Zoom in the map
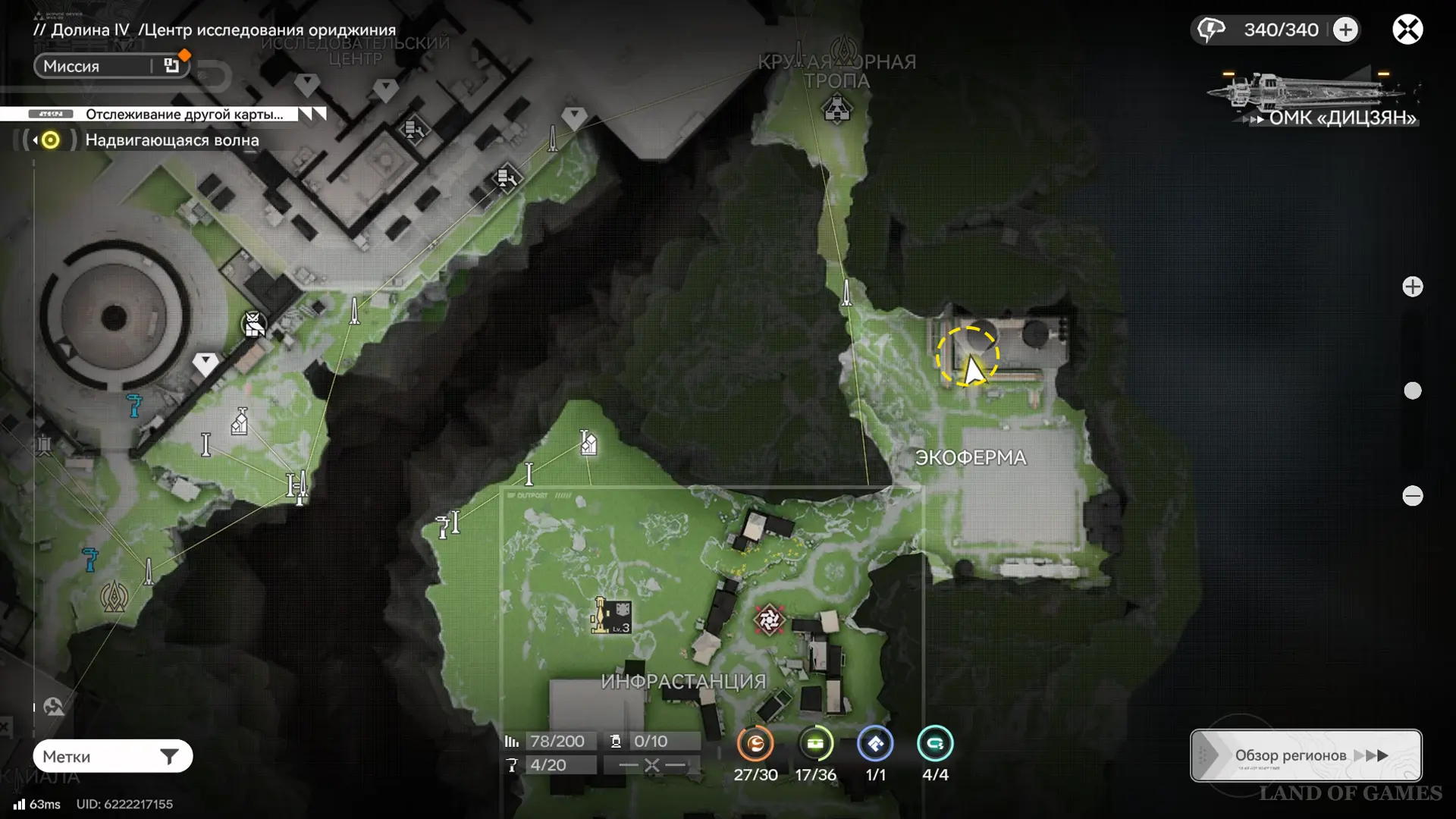 coord(1412,287)
